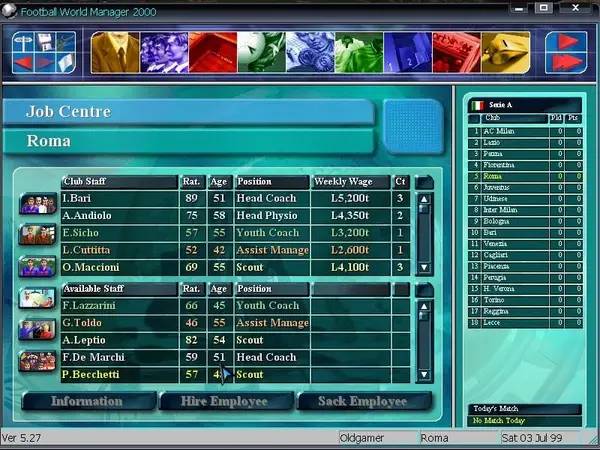
Task: Click the Sack Employee button
Action: 365,401
